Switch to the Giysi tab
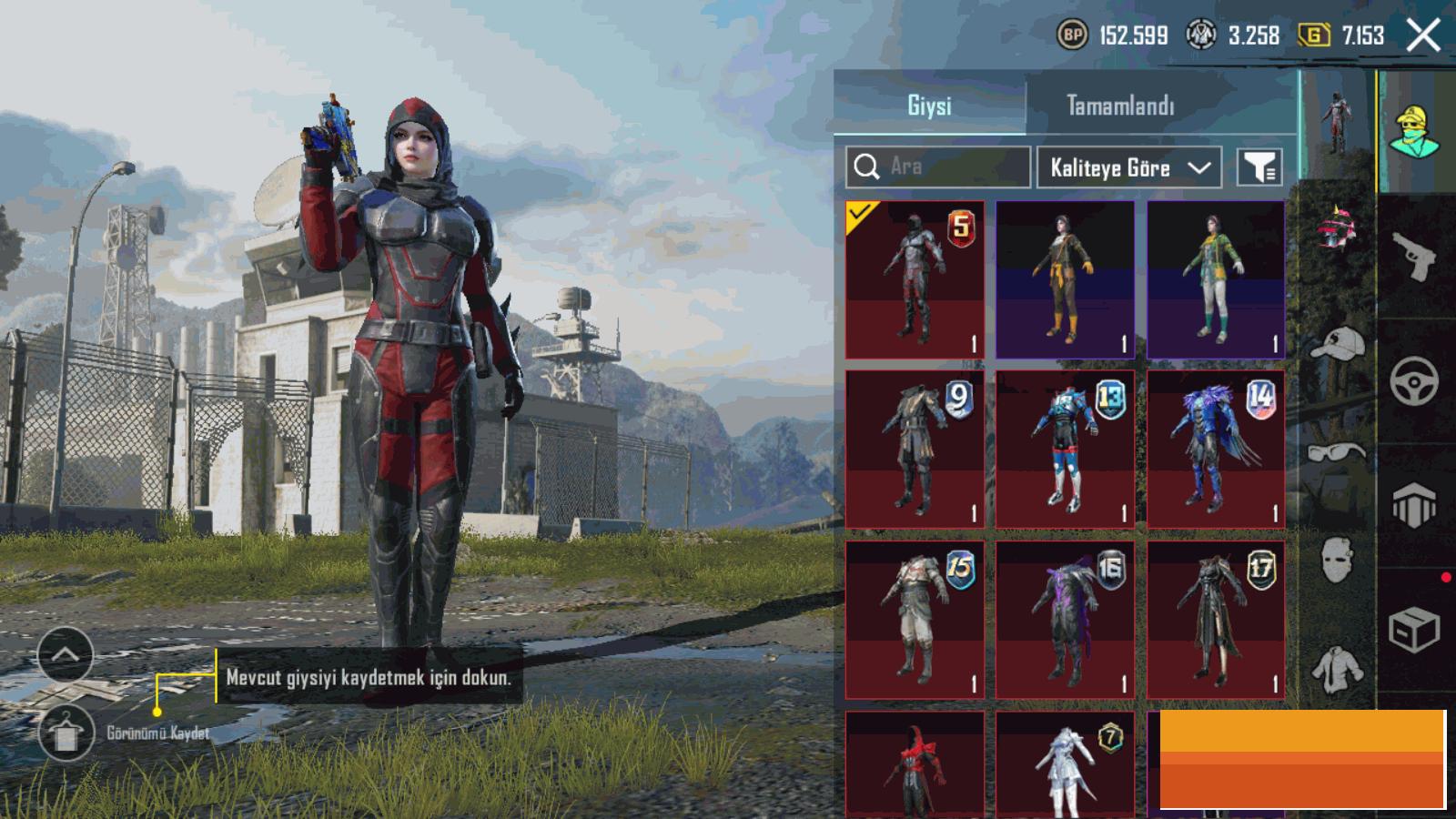The height and width of the screenshot is (819, 1456). tap(929, 106)
